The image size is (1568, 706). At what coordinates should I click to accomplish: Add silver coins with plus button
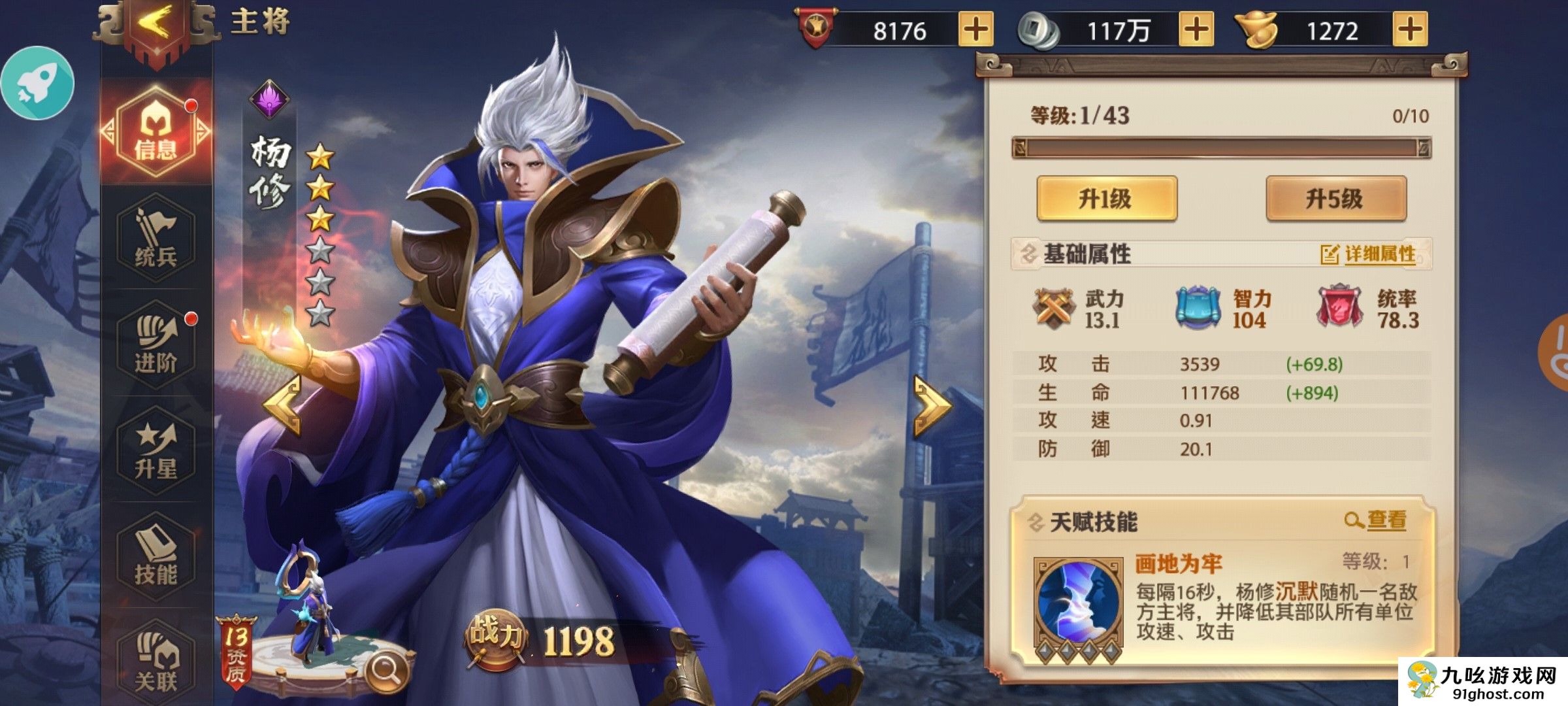1196,29
